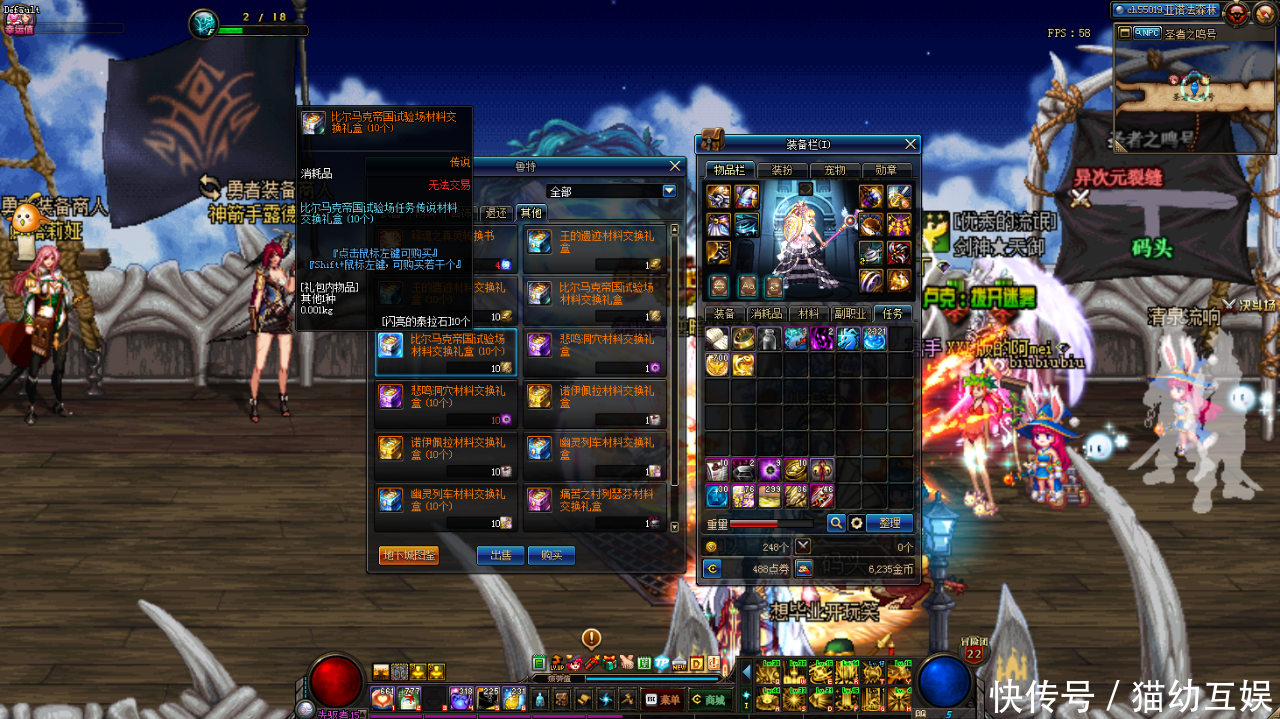Switch to the 装扮 avatar tab
The image size is (1280, 719).
point(782,170)
